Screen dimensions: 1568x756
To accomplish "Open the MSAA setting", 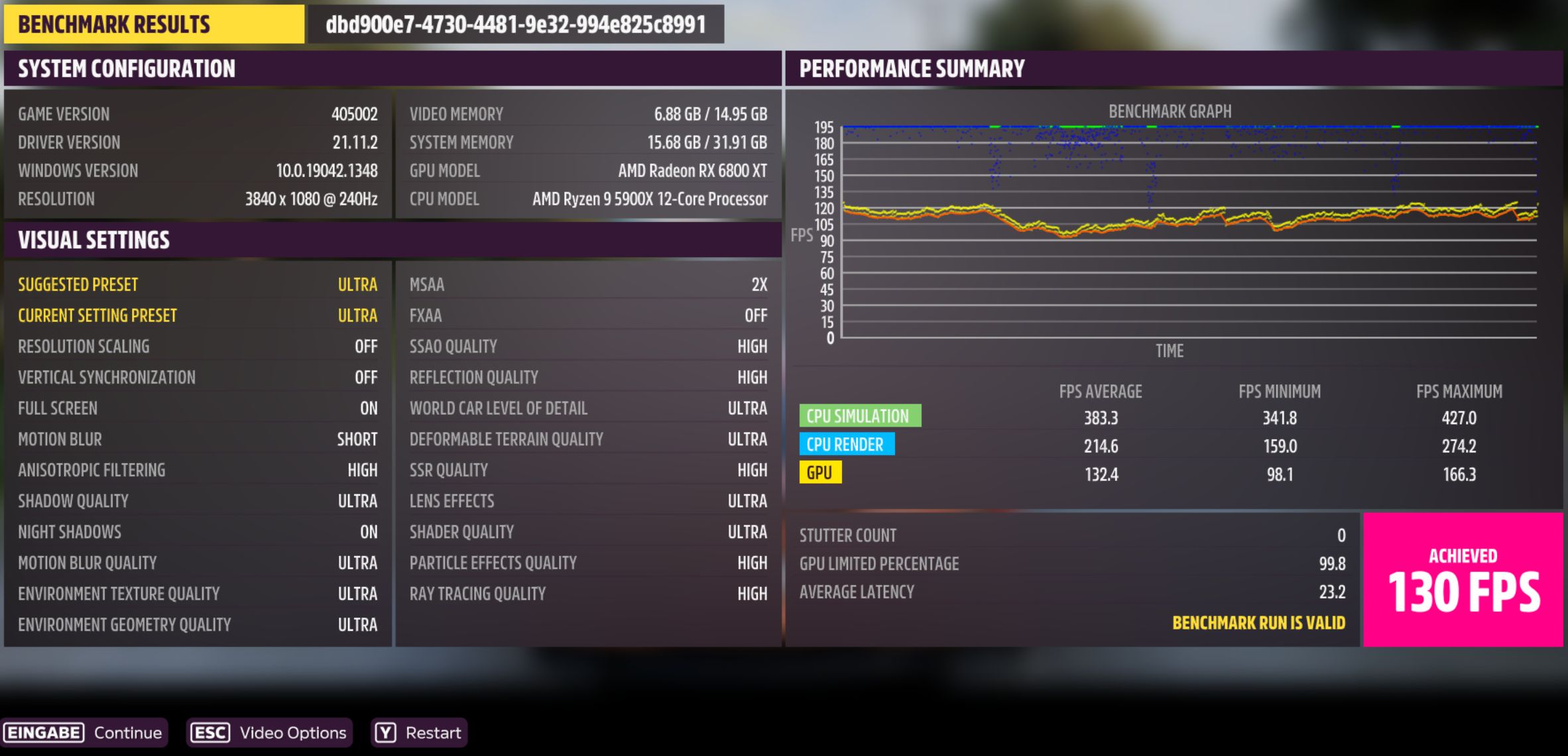I will pos(587,284).
